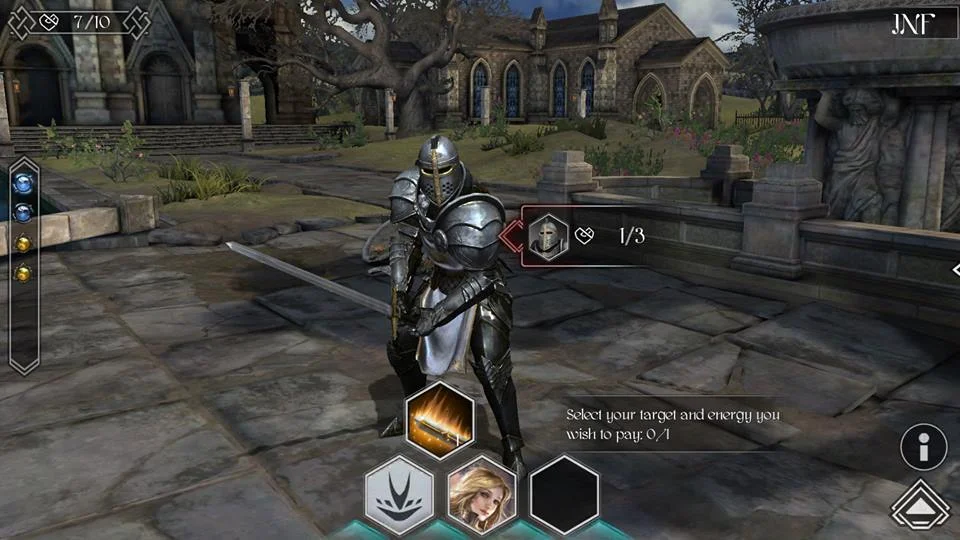This screenshot has width=960, height=540.
Task: Click the empty black hexagon slot
Action: pyautogui.click(x=563, y=493)
